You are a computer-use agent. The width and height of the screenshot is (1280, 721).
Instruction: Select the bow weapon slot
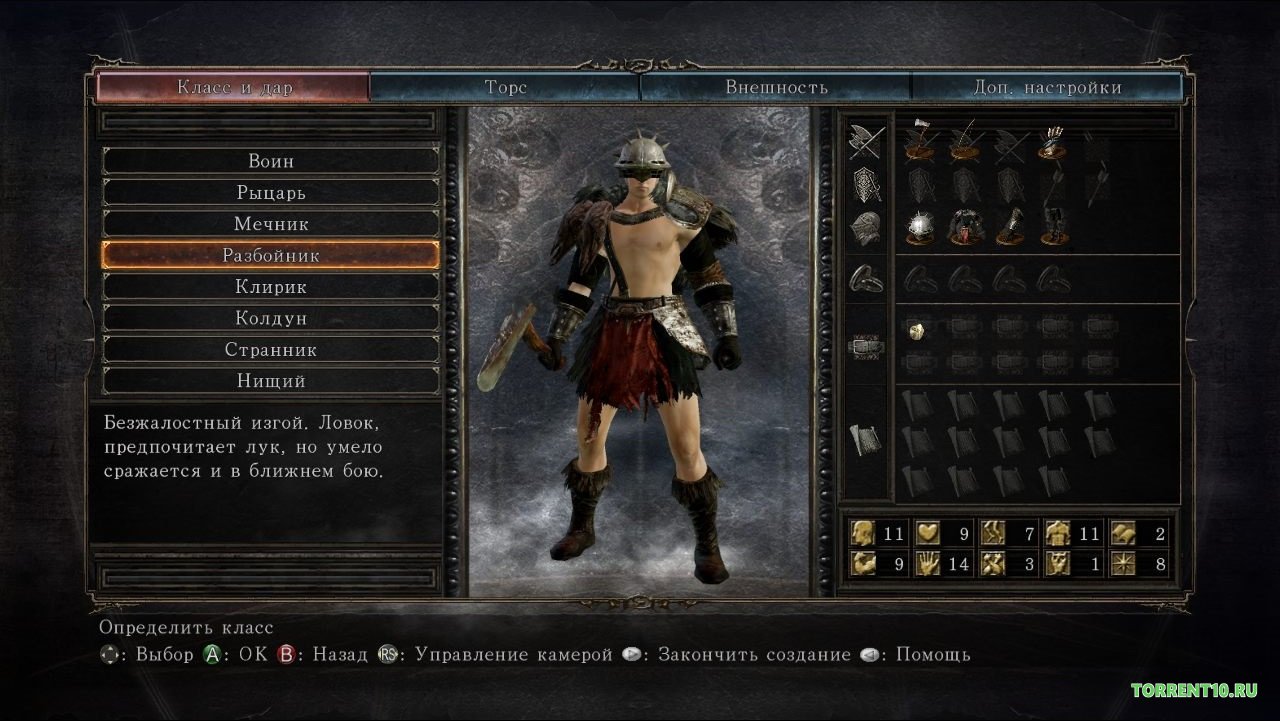(963, 144)
